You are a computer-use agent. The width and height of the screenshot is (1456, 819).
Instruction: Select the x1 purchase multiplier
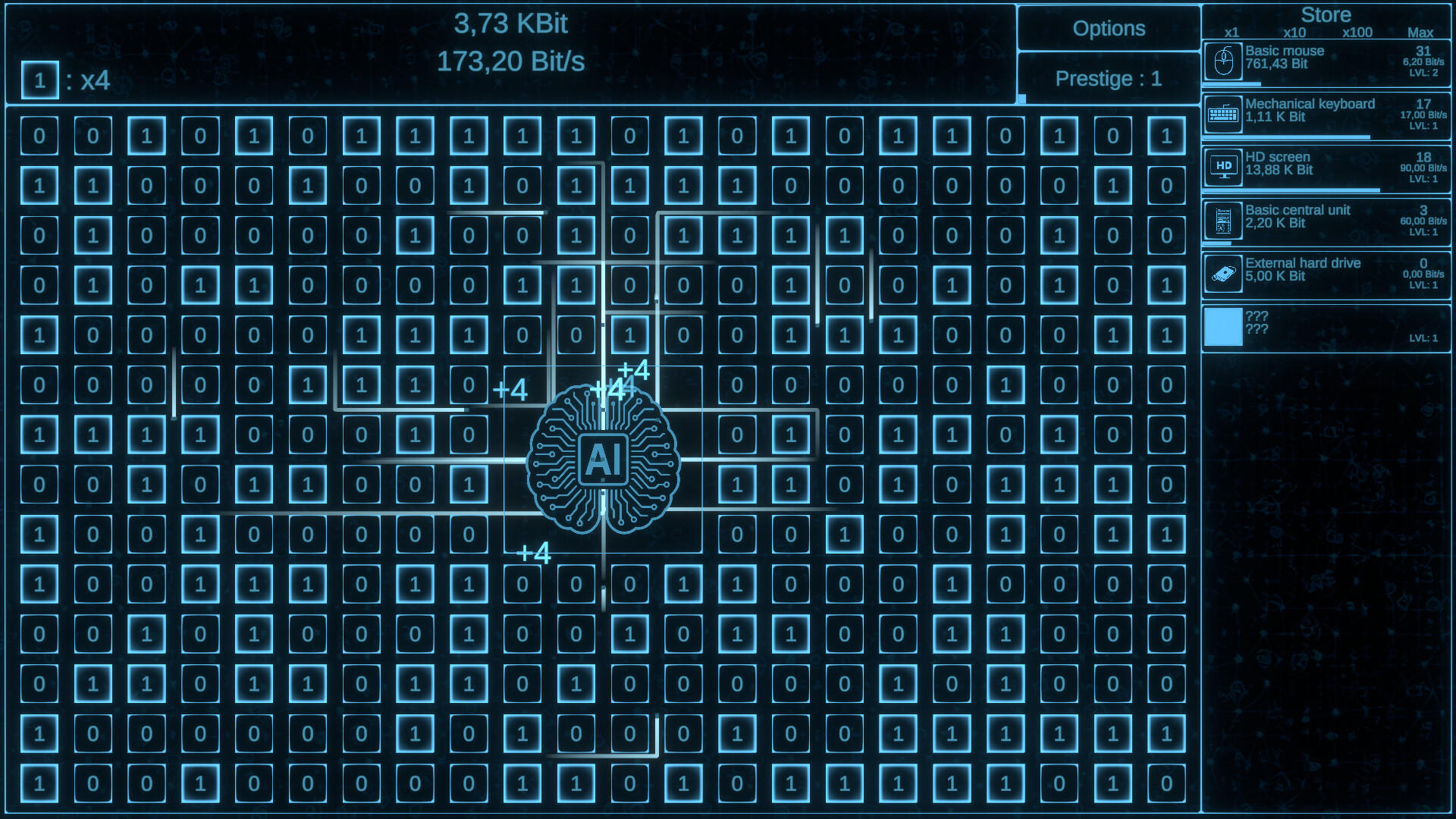[x=1233, y=33]
